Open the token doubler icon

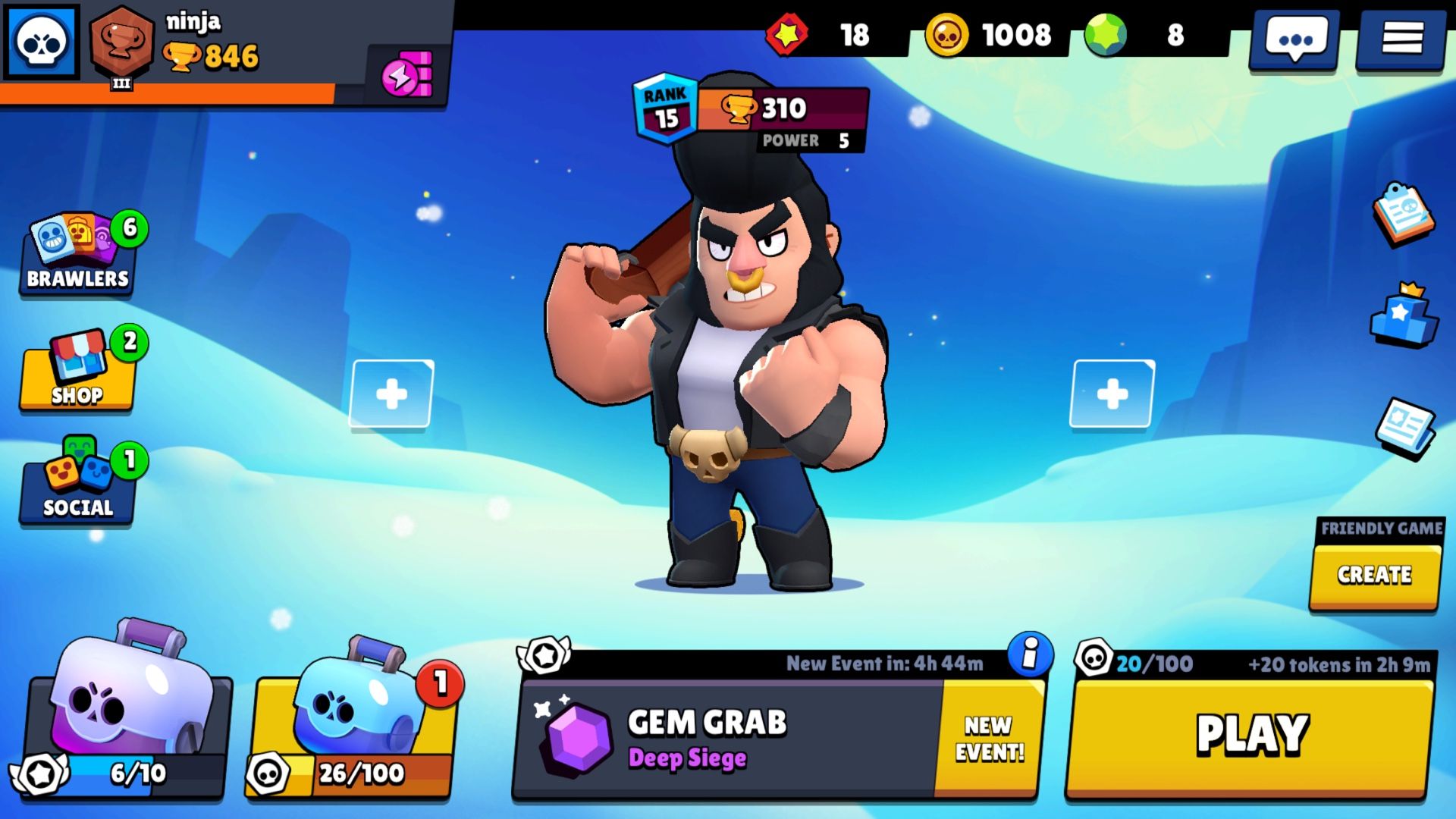(408, 74)
